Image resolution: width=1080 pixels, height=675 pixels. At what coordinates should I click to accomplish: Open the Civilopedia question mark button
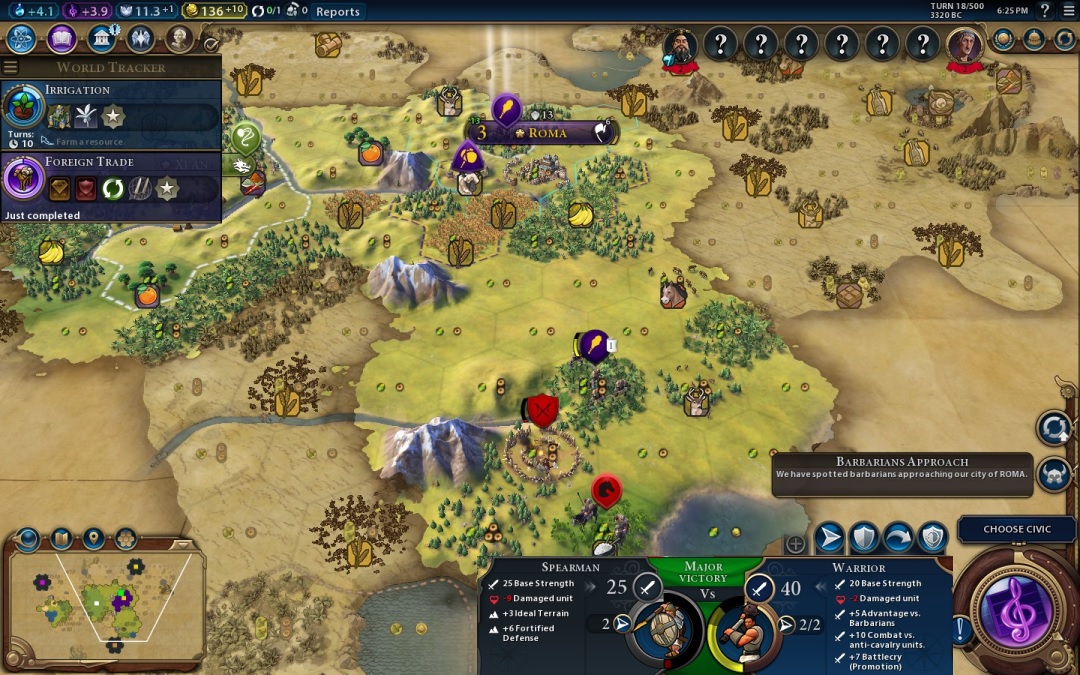pos(1045,11)
